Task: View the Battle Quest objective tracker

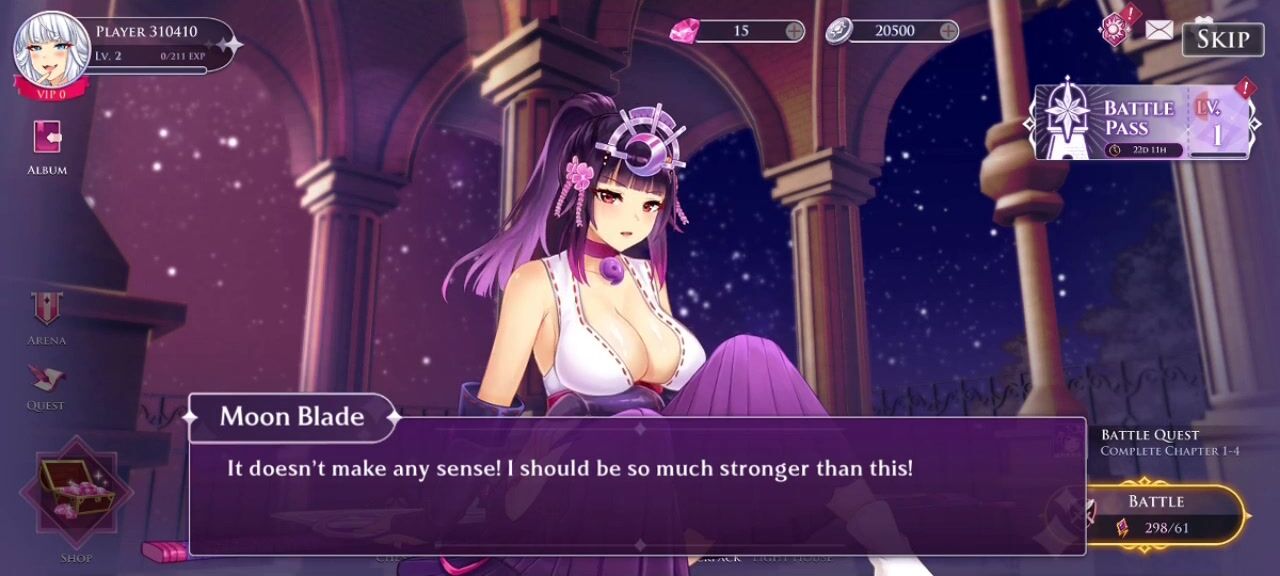Action: coord(1168,442)
